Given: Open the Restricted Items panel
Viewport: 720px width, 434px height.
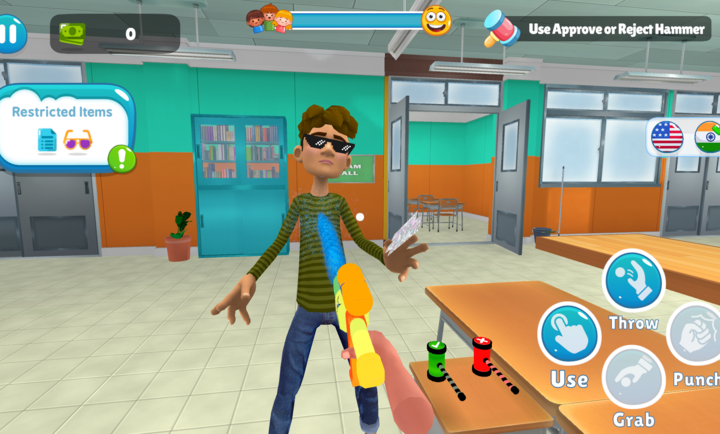Looking at the screenshot, I should [x=64, y=127].
